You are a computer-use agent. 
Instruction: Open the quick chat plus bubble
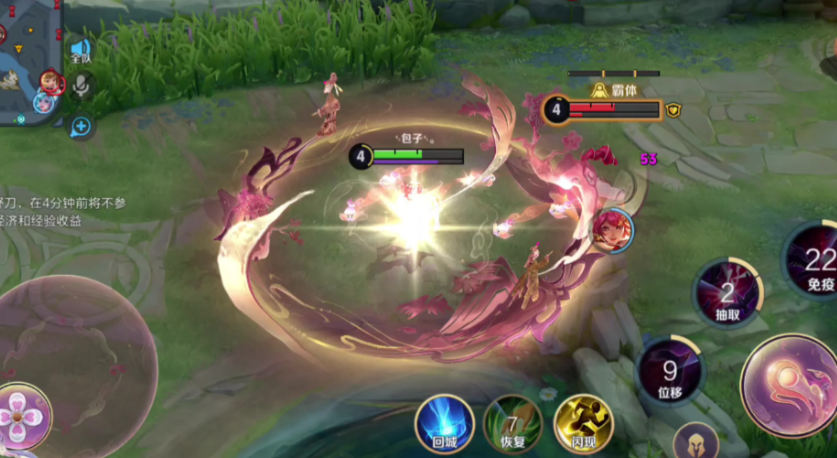(x=81, y=126)
